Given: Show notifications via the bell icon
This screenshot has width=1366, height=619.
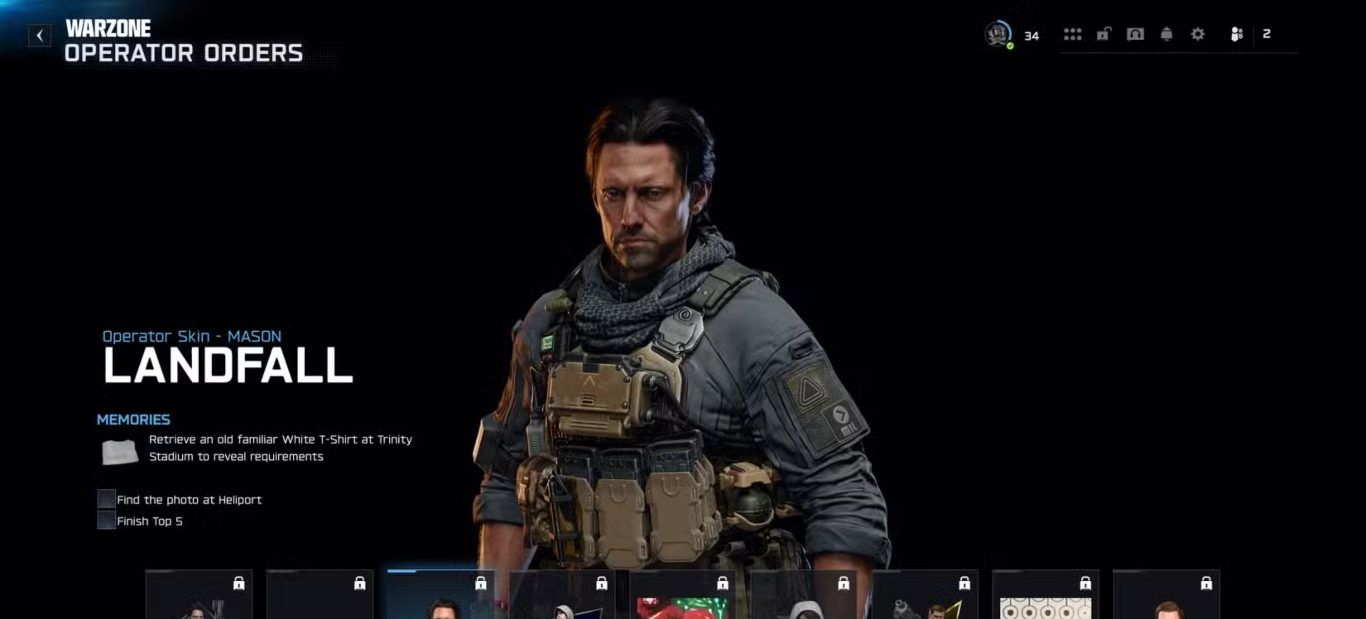Looking at the screenshot, I should pos(1166,35).
